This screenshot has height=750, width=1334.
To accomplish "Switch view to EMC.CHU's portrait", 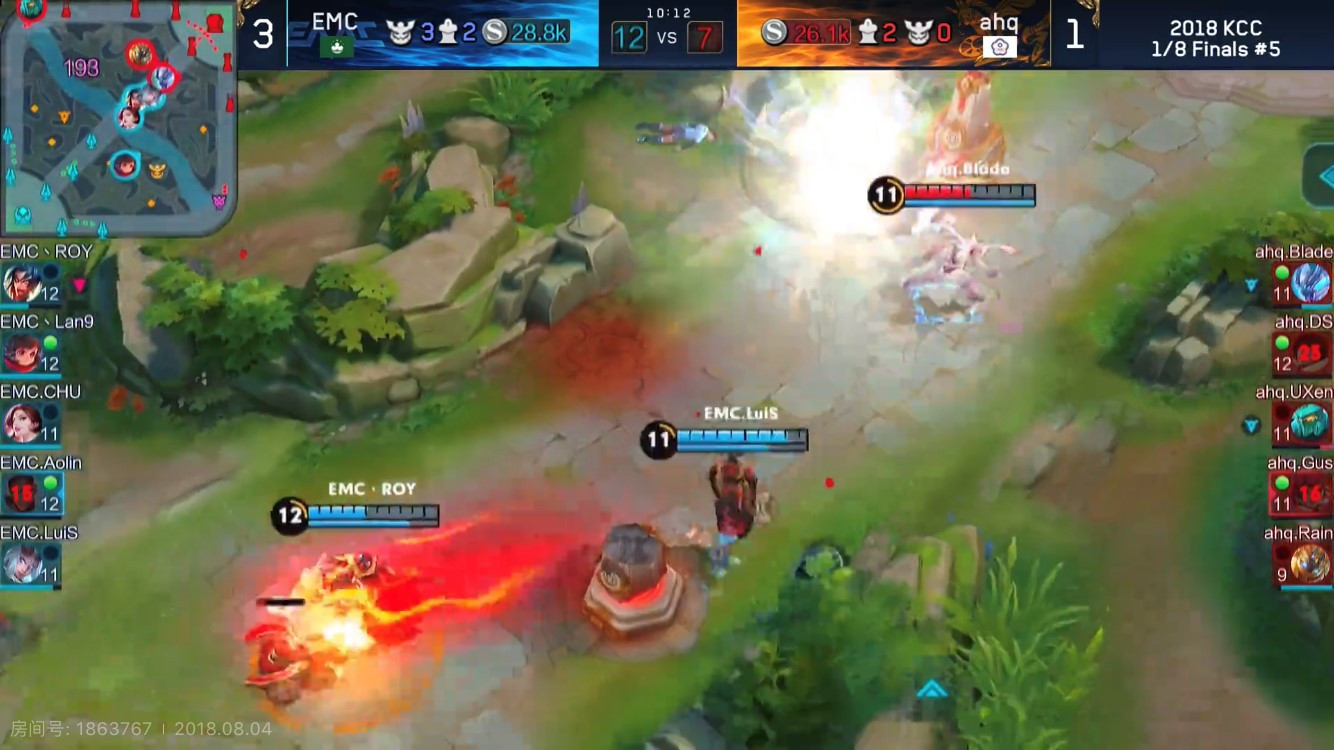I will (22, 423).
